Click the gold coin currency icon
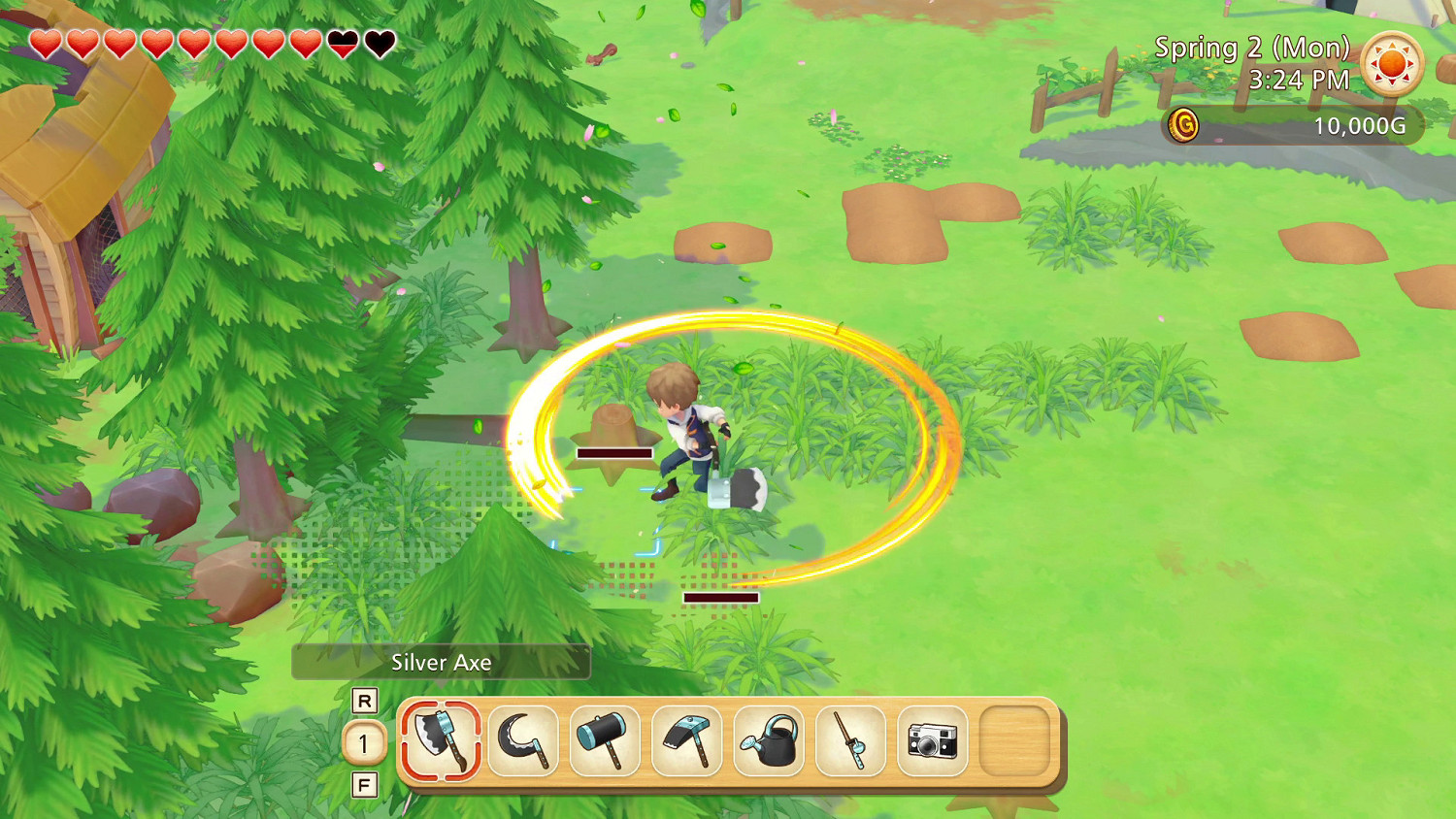The width and height of the screenshot is (1456, 819). point(1186,124)
